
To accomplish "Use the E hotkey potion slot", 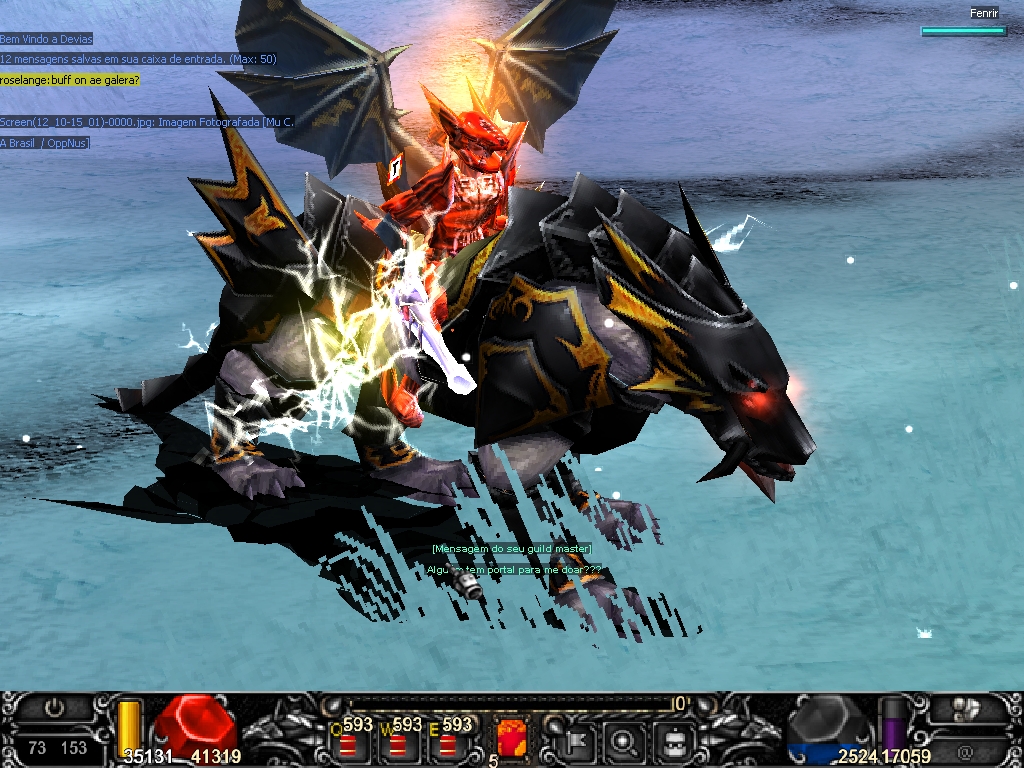I will tap(447, 744).
